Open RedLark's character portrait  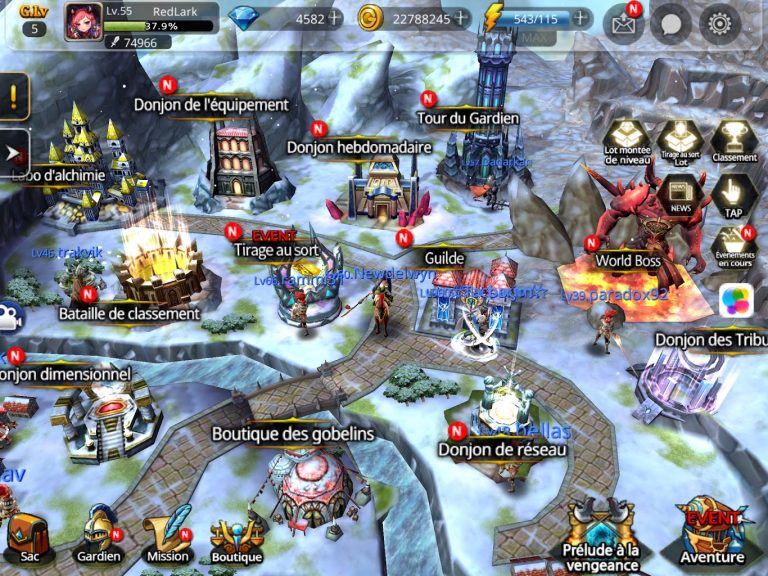[83, 23]
